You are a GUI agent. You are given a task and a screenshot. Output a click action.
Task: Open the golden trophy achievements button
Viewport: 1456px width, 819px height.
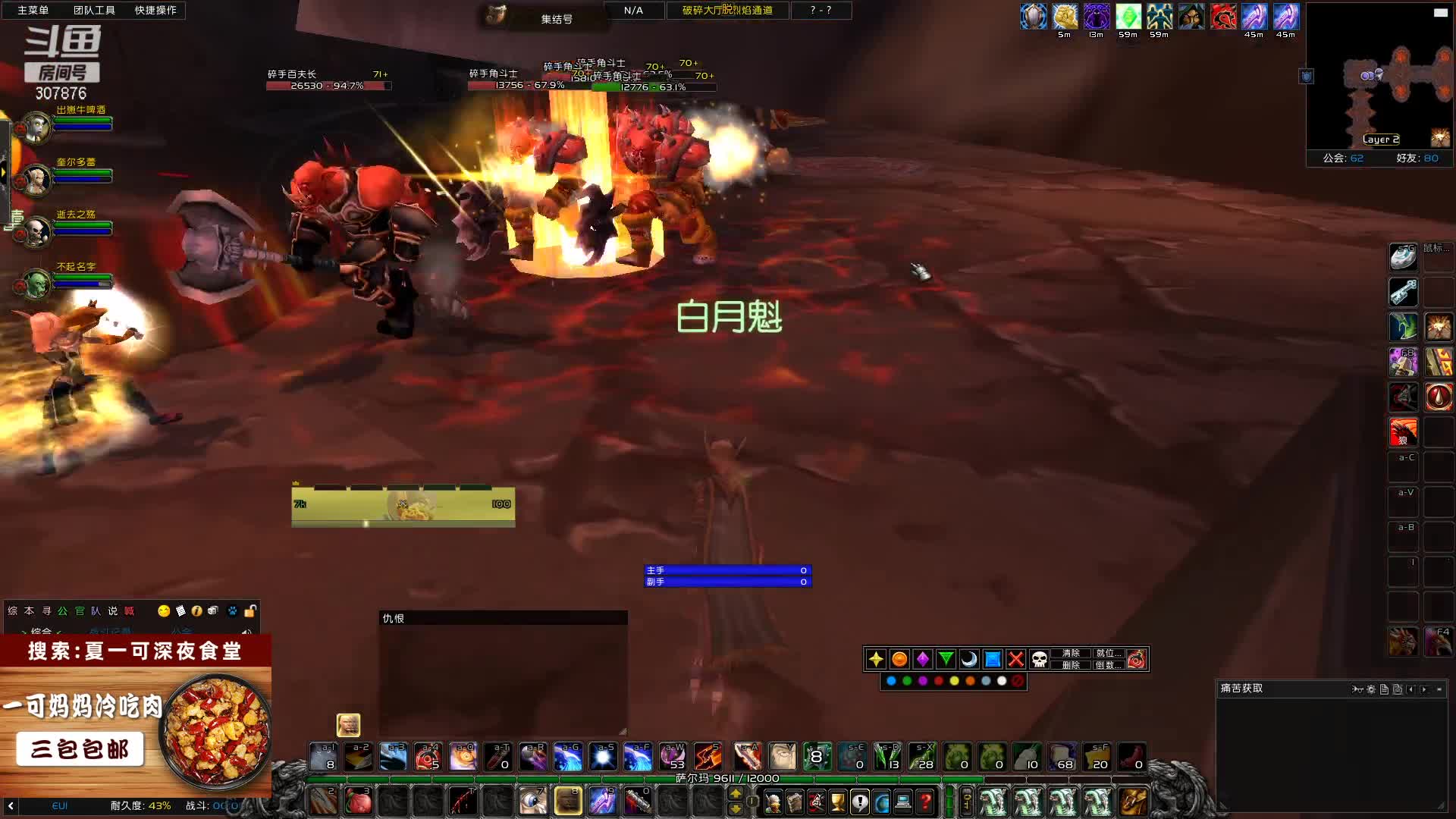point(838,802)
